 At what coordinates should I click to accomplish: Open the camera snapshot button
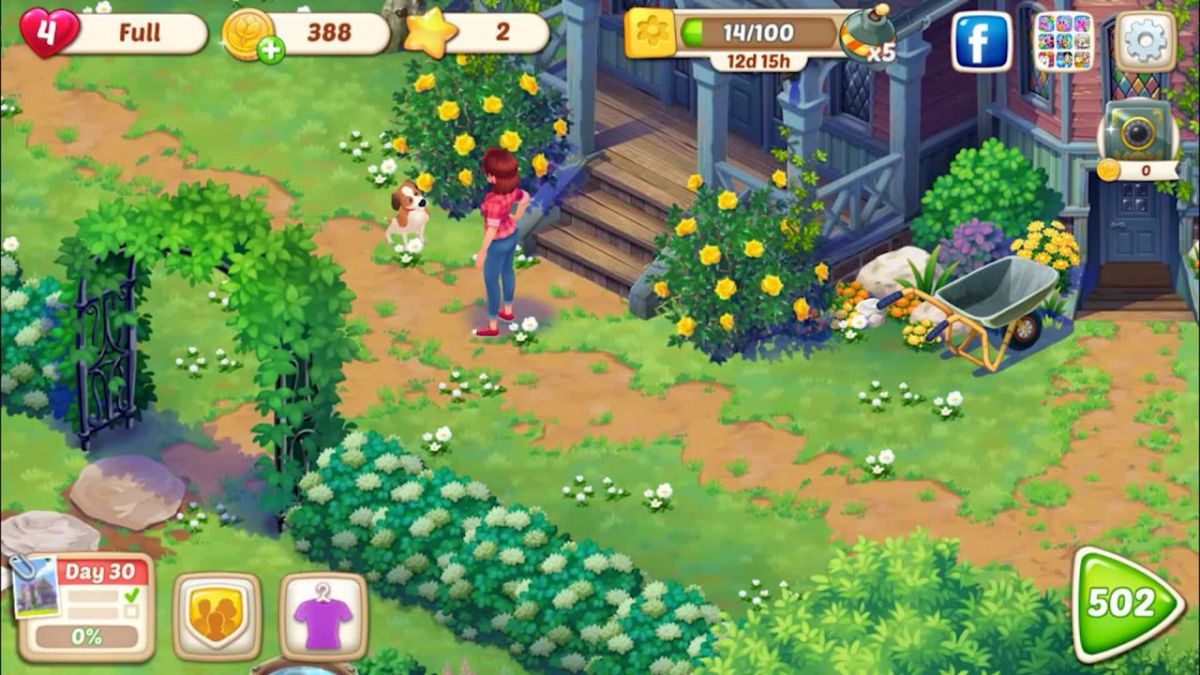(1137, 131)
